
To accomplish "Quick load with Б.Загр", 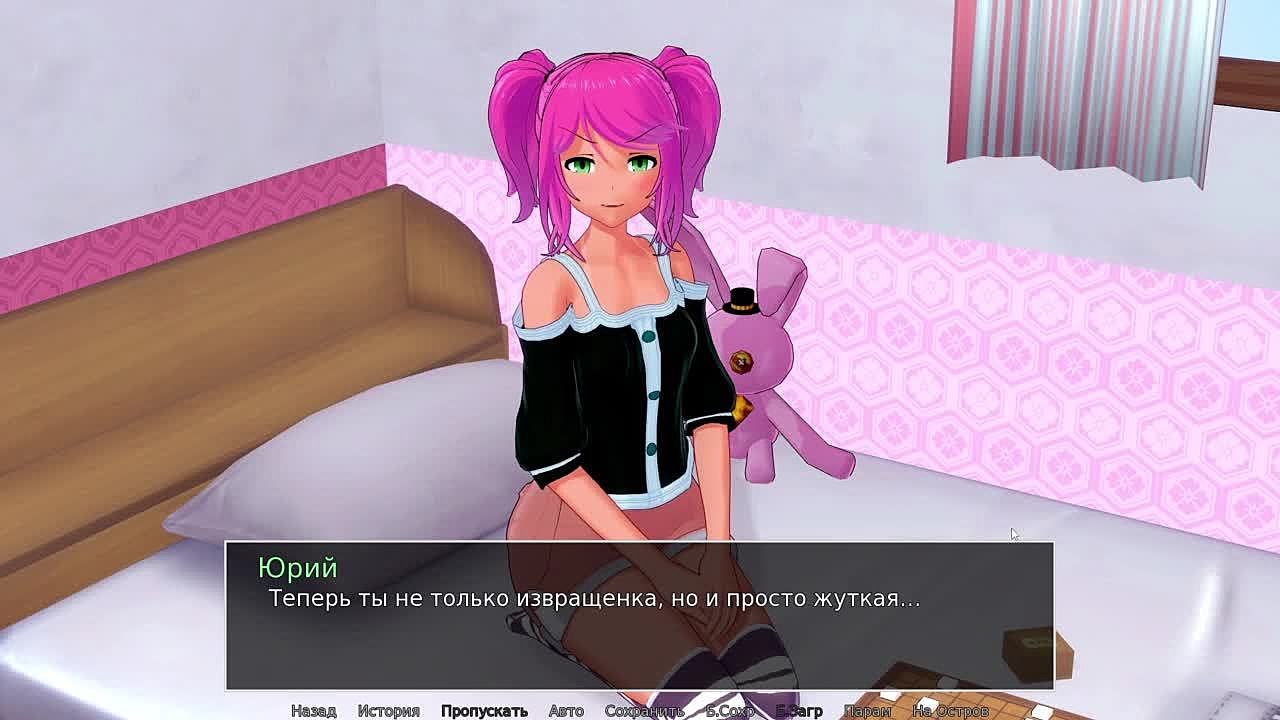I will tap(799, 710).
